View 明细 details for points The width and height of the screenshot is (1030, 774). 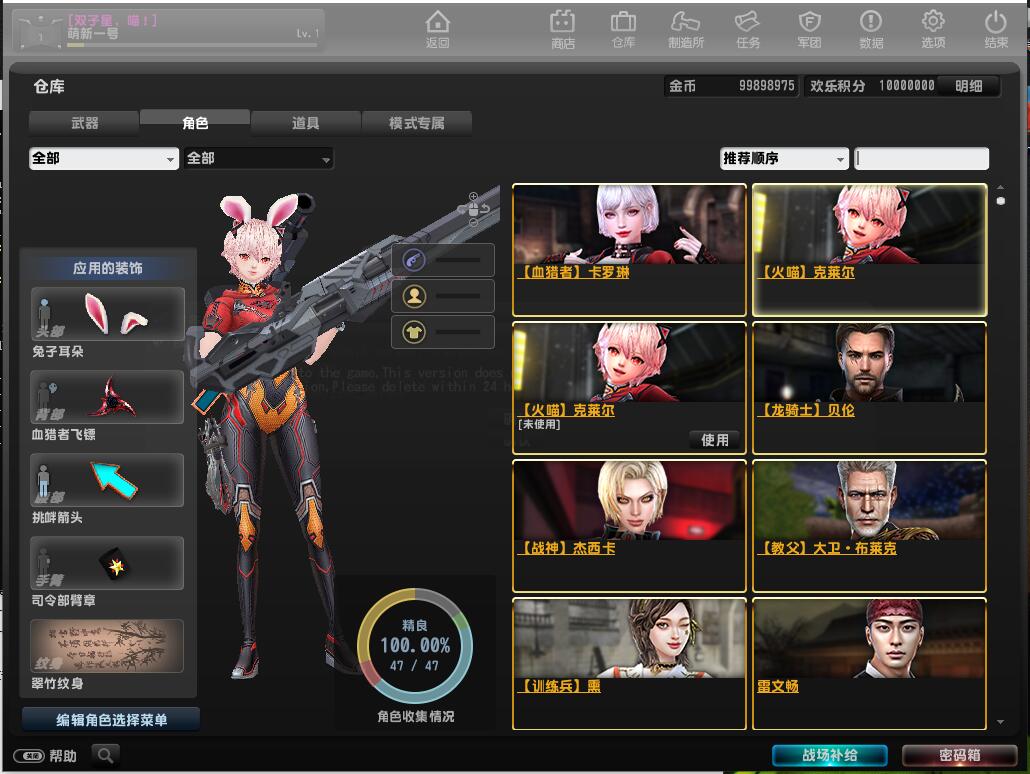969,86
